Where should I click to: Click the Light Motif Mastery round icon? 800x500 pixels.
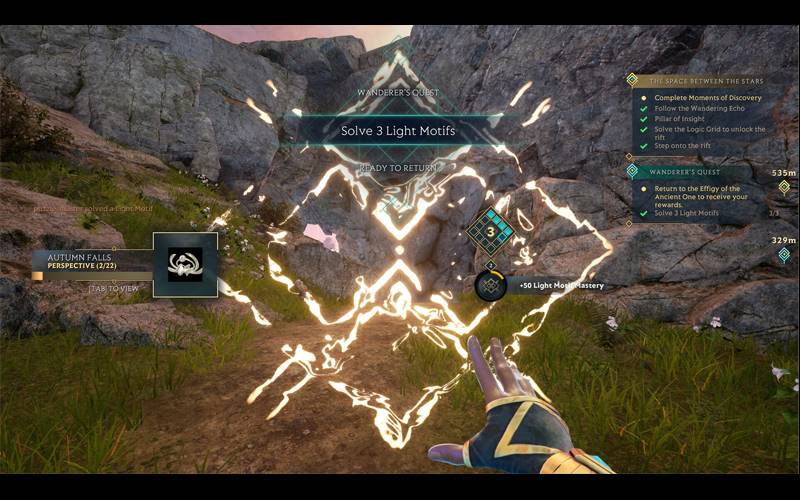490,285
